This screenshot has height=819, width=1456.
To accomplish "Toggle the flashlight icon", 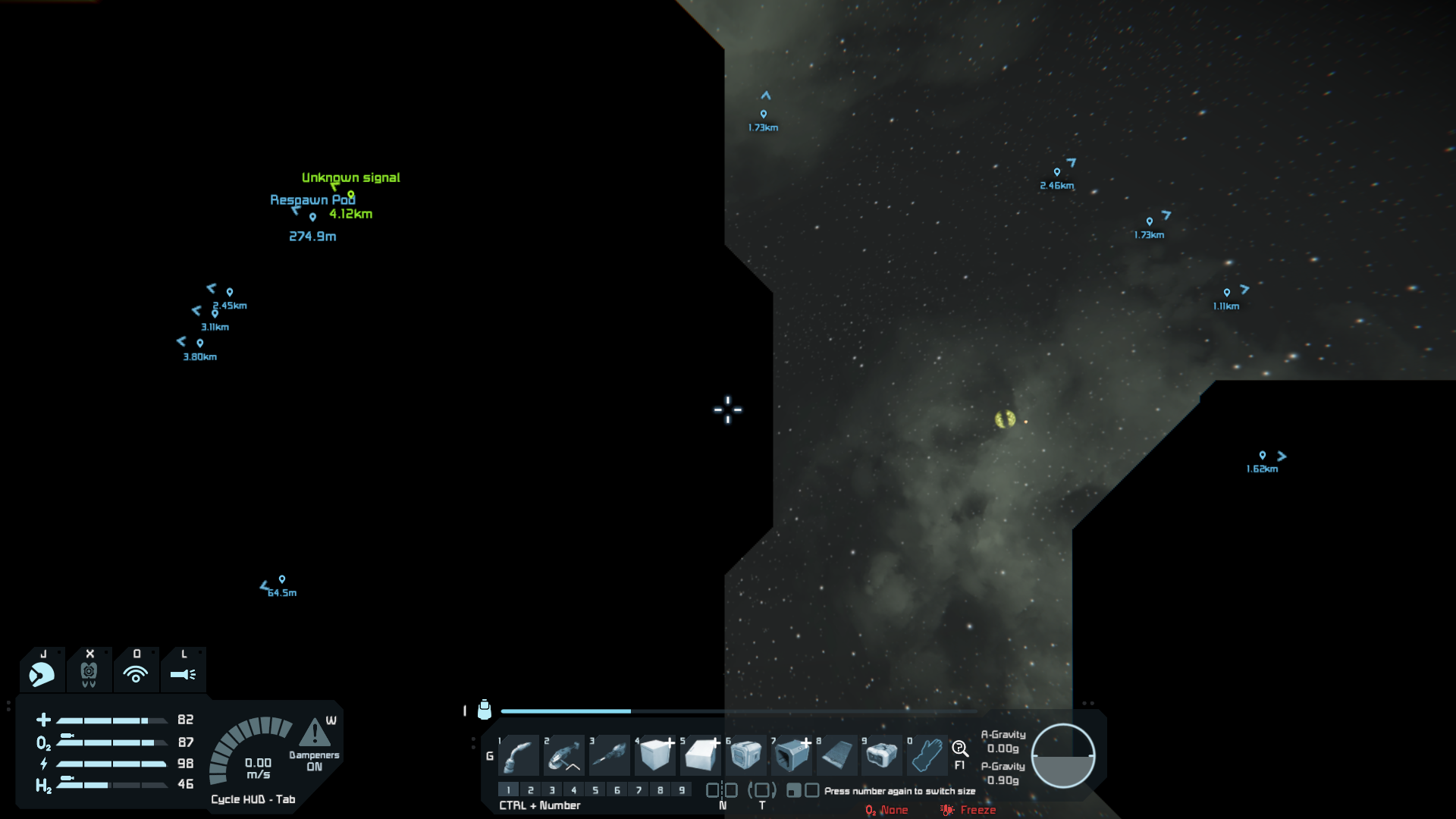I will (x=183, y=673).
